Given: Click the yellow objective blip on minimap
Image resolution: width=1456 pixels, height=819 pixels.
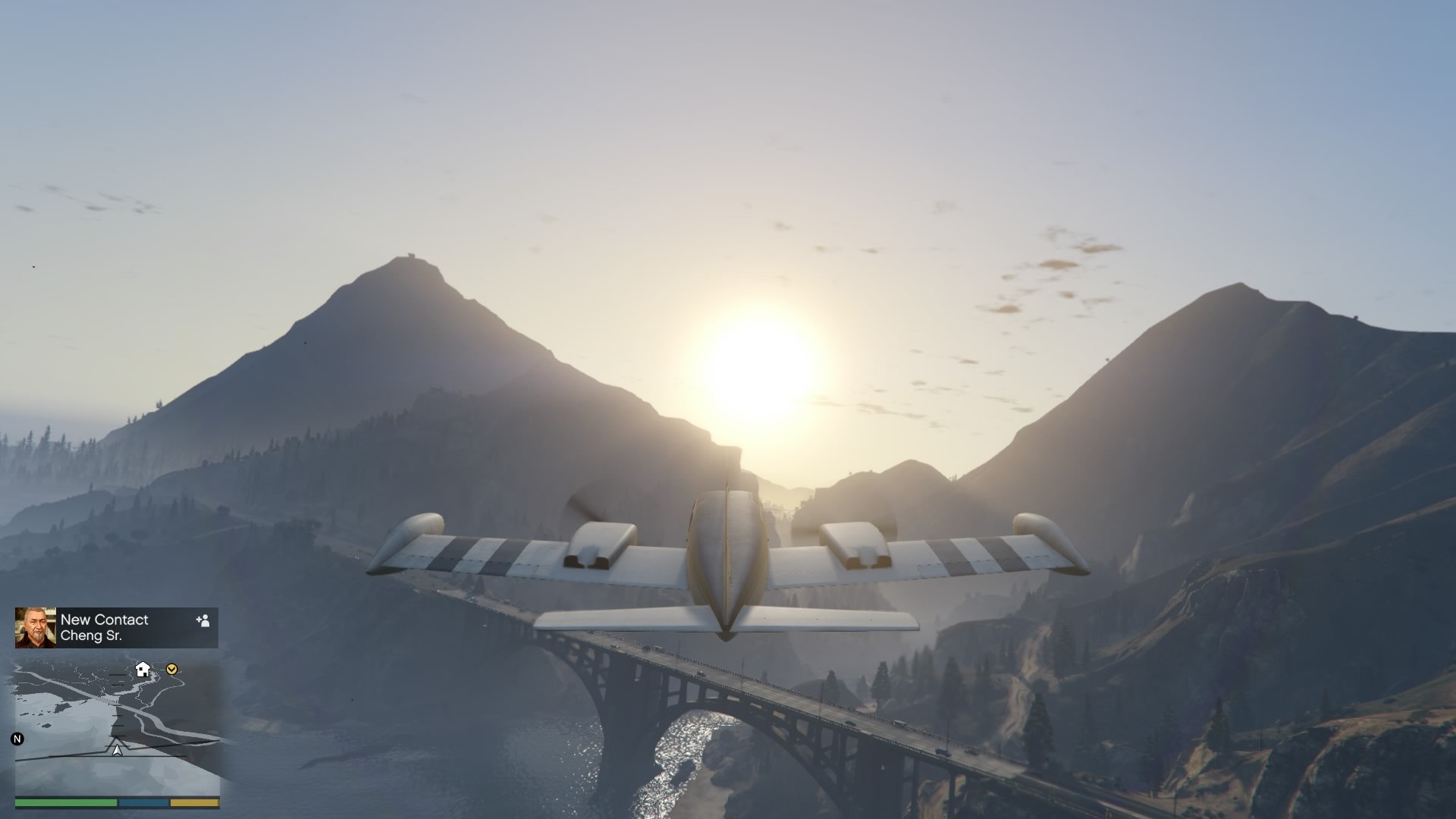Looking at the screenshot, I should click(x=171, y=670).
